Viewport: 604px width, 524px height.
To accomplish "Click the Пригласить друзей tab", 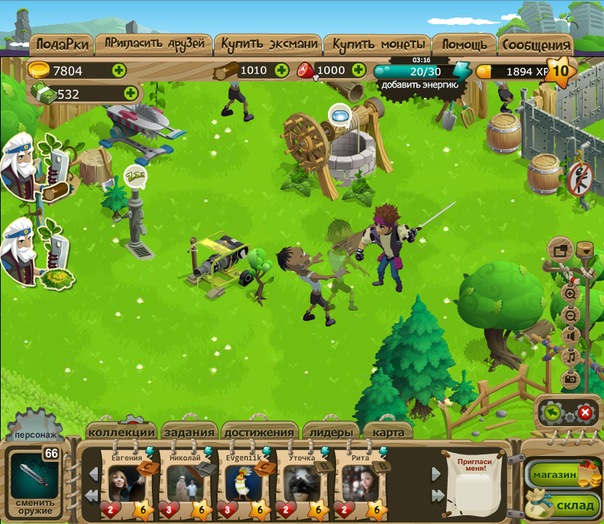I will pyautogui.click(x=154, y=45).
